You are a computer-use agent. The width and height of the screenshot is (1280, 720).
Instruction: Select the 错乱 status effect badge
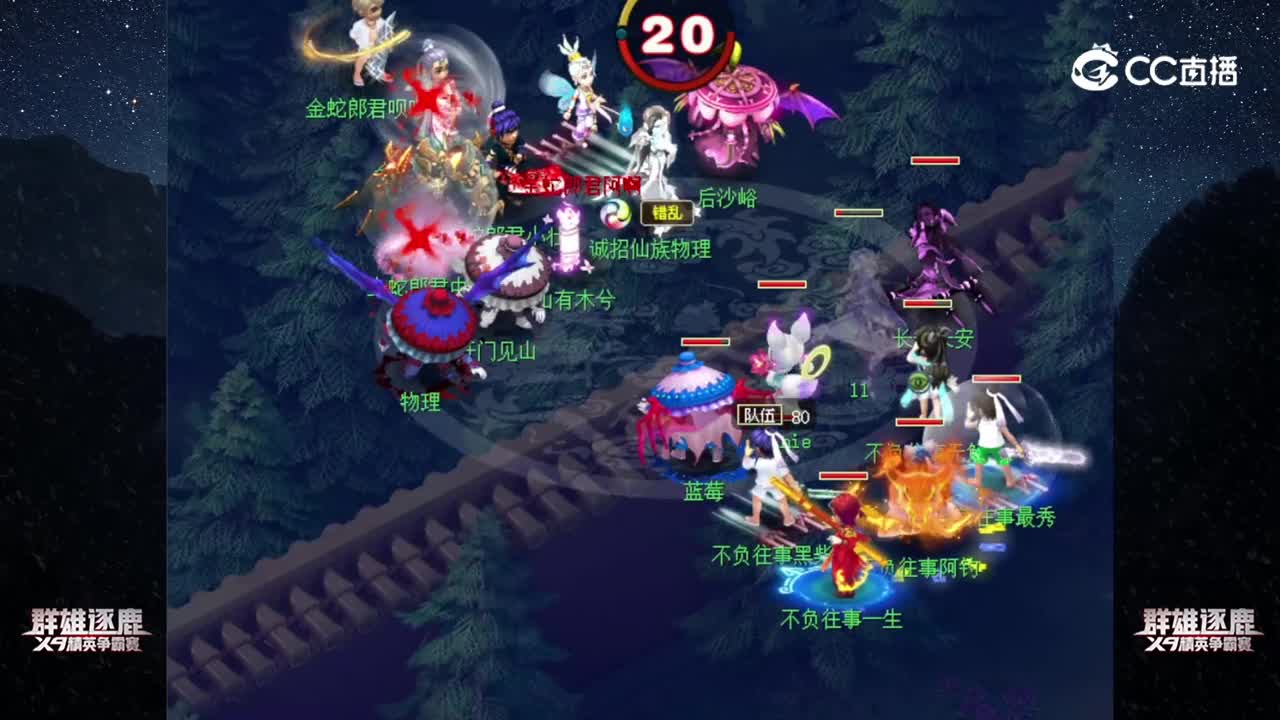point(667,214)
